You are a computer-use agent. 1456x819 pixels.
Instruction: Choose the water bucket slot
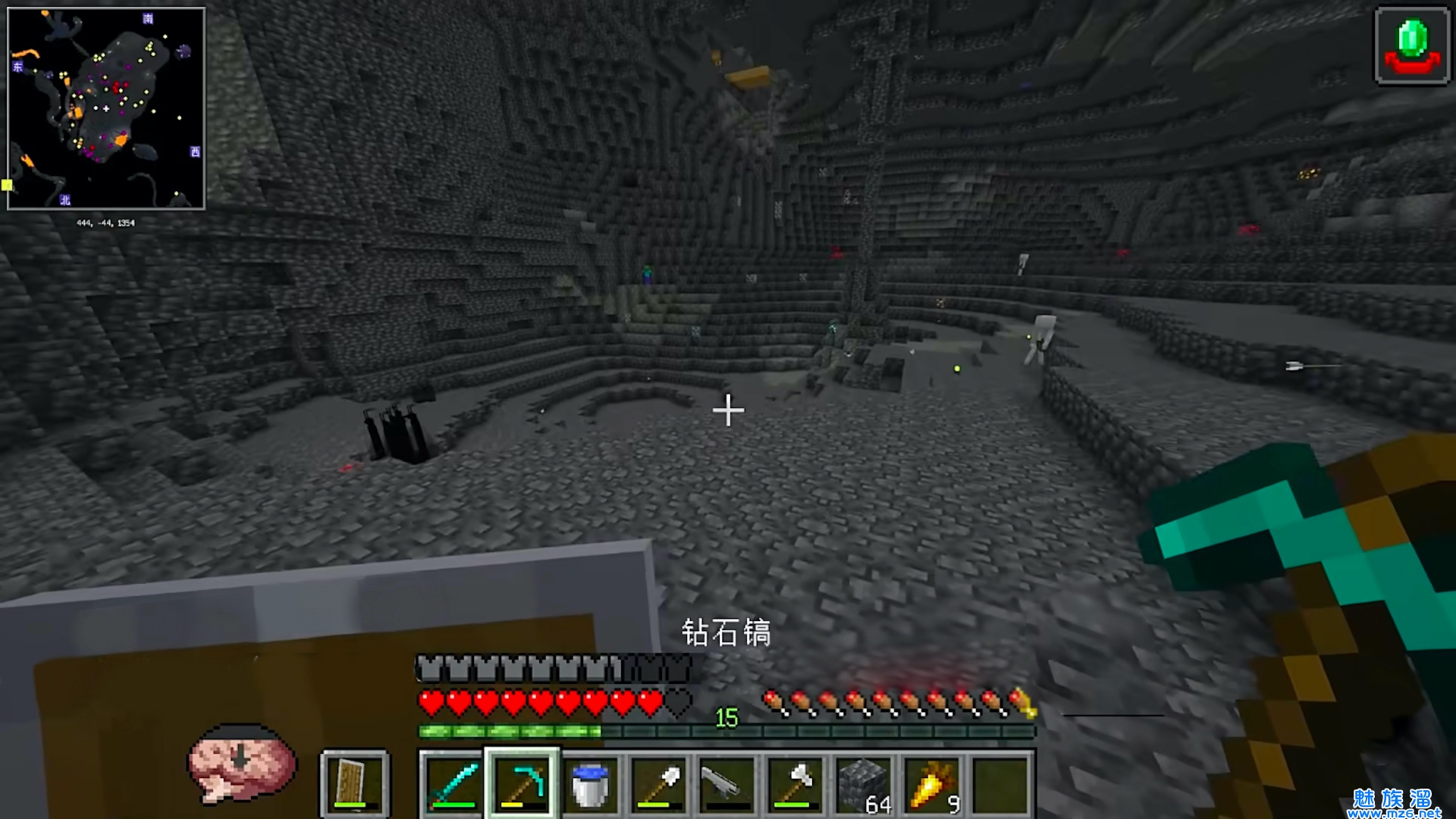click(x=590, y=784)
